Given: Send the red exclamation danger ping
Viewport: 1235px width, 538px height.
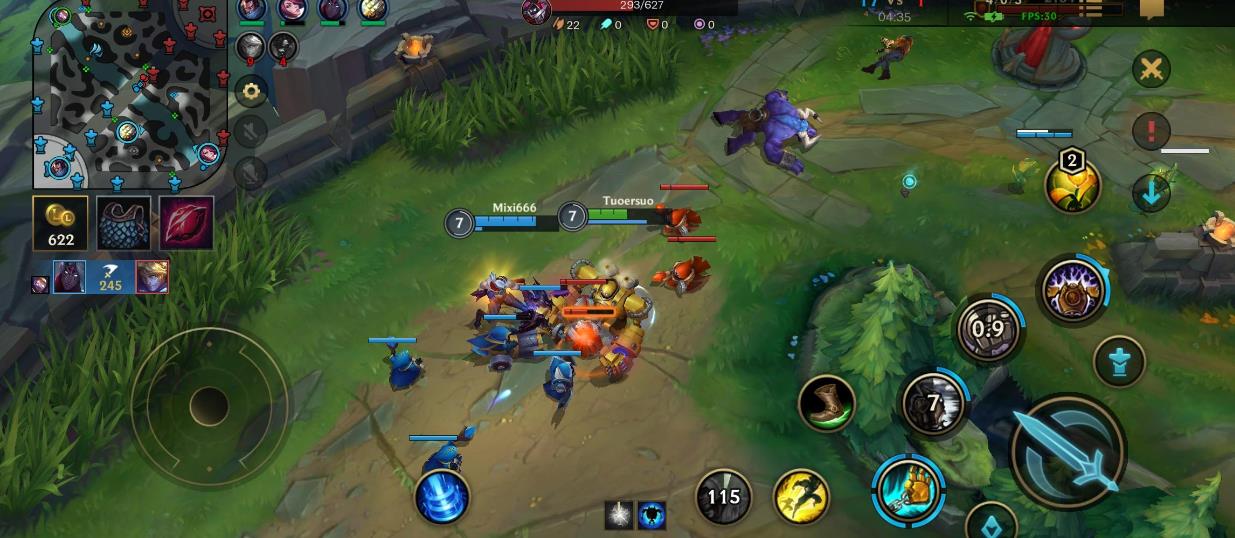Looking at the screenshot, I should click(1151, 130).
